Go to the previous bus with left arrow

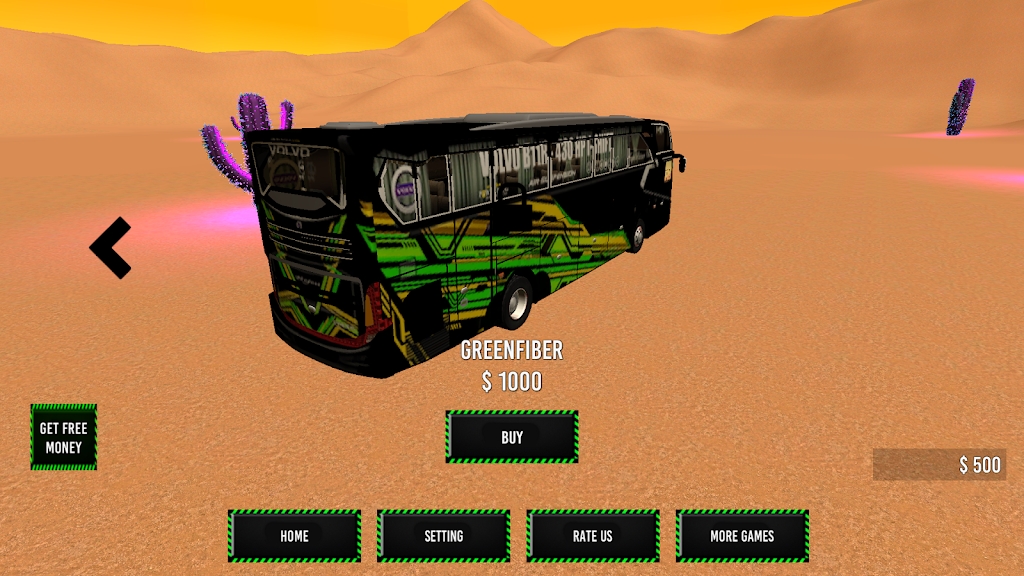pos(110,247)
